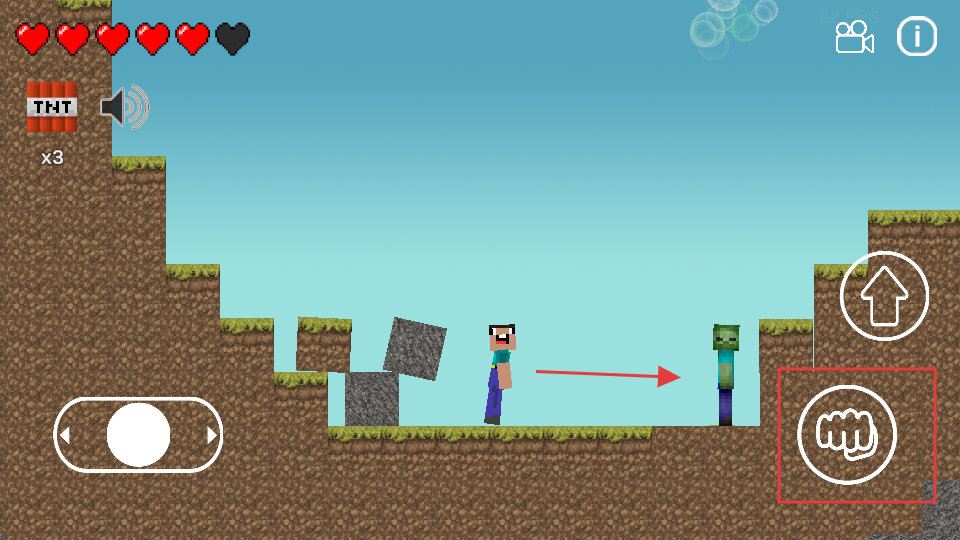Activate the video camera icon
This screenshot has height=540, width=960.
tap(854, 38)
